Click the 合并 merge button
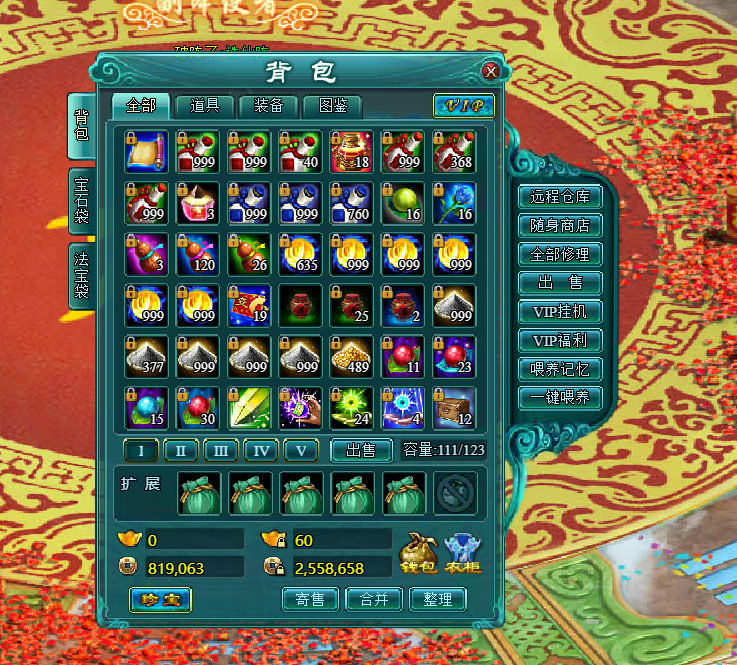This screenshot has height=665, width=737. pyautogui.click(x=373, y=599)
